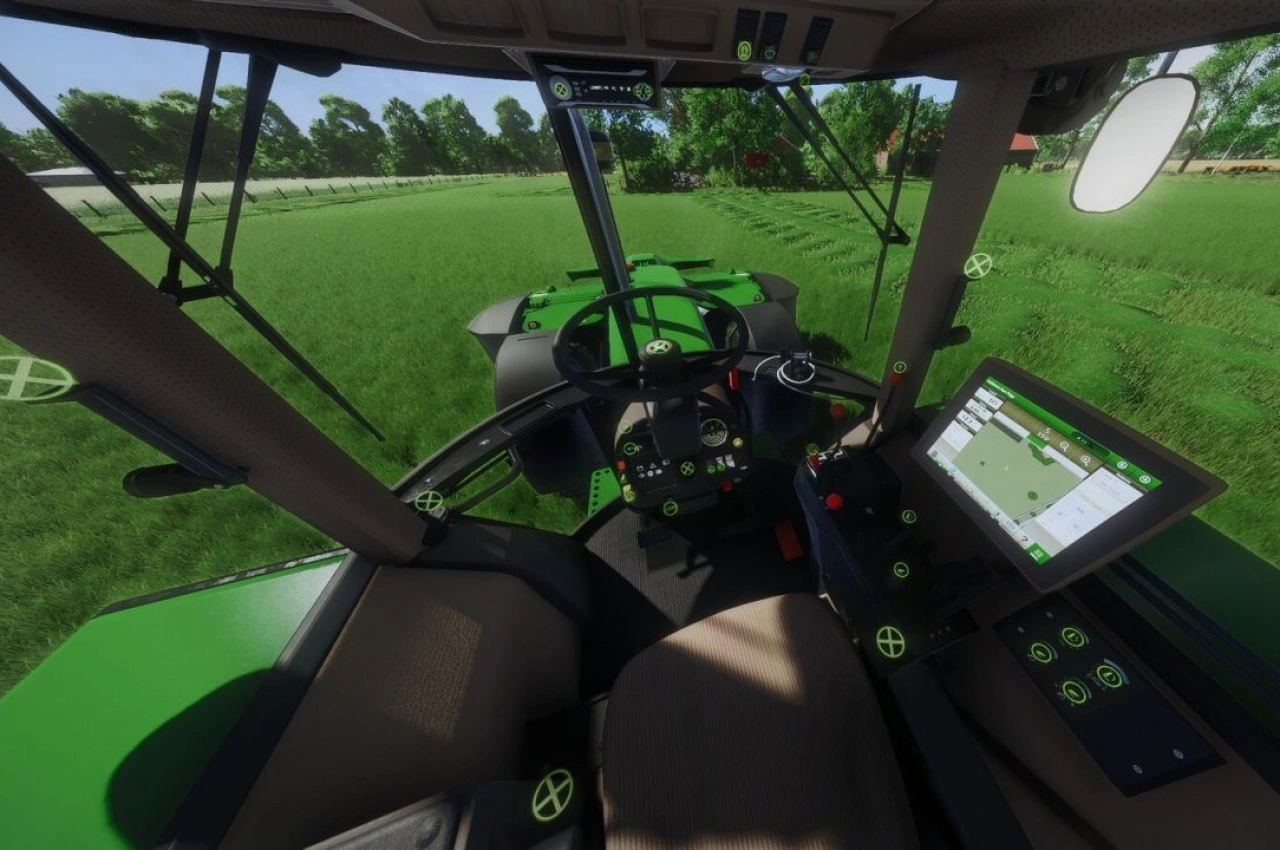Open the guidance settings tab on the GPS monitor
The image size is (1280, 850).
point(1145,479)
